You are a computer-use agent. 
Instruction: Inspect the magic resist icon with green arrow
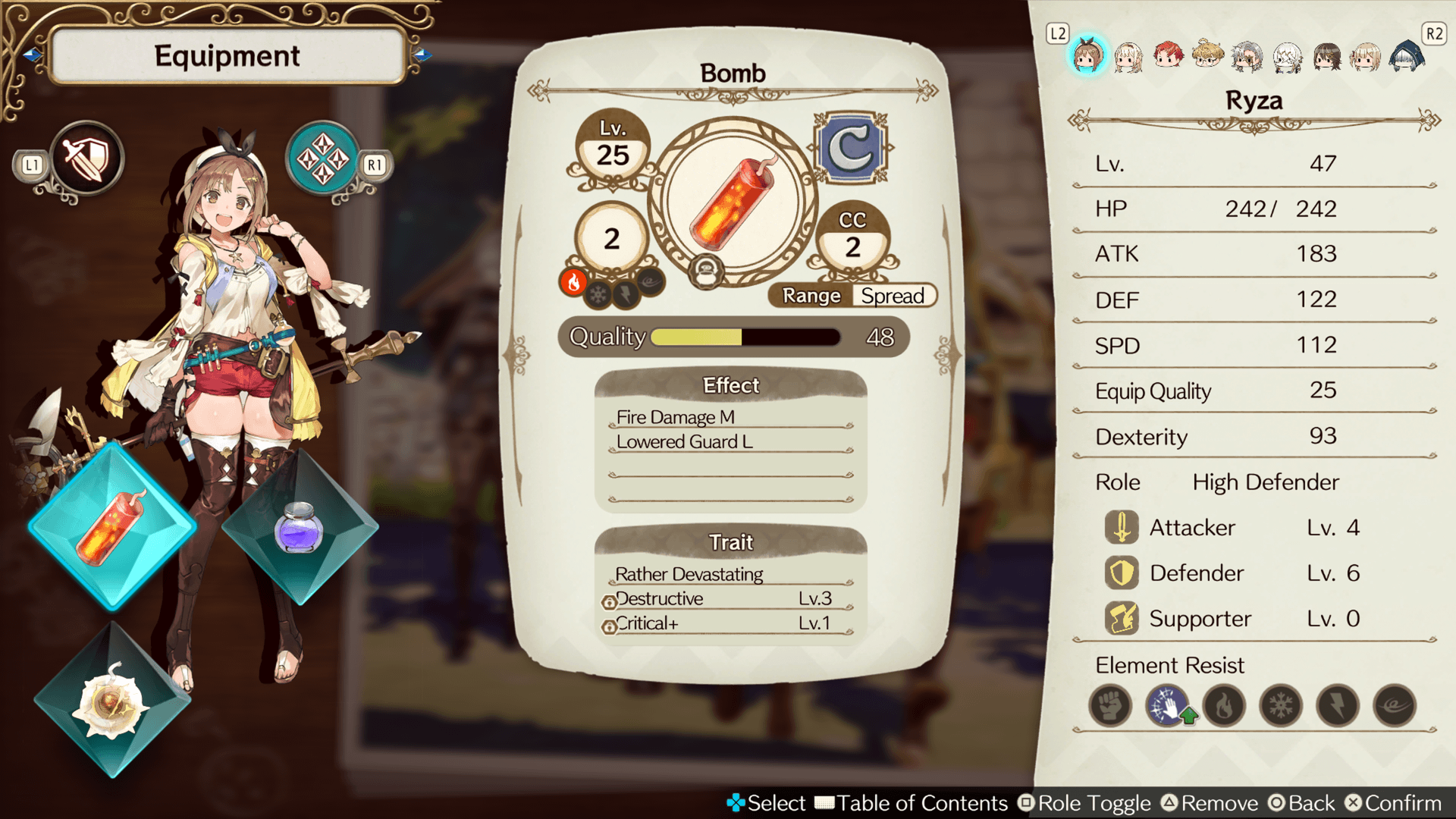[x=1168, y=706]
